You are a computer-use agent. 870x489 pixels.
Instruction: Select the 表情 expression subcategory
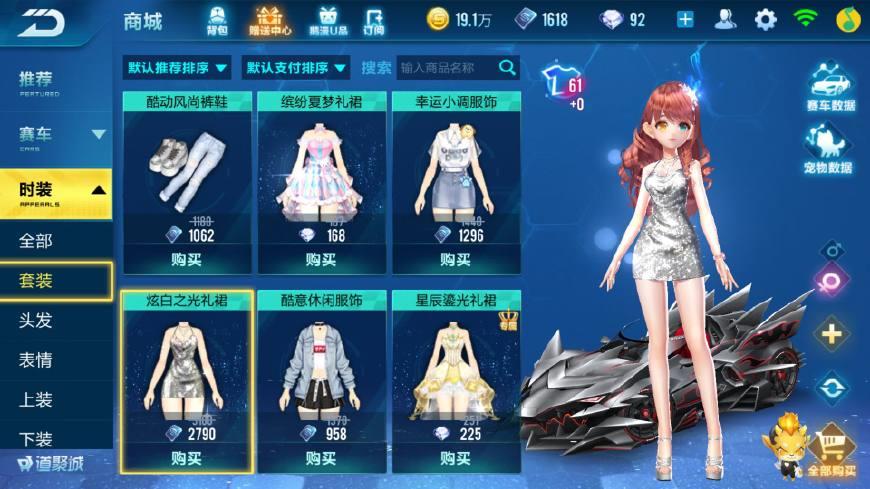[36, 360]
